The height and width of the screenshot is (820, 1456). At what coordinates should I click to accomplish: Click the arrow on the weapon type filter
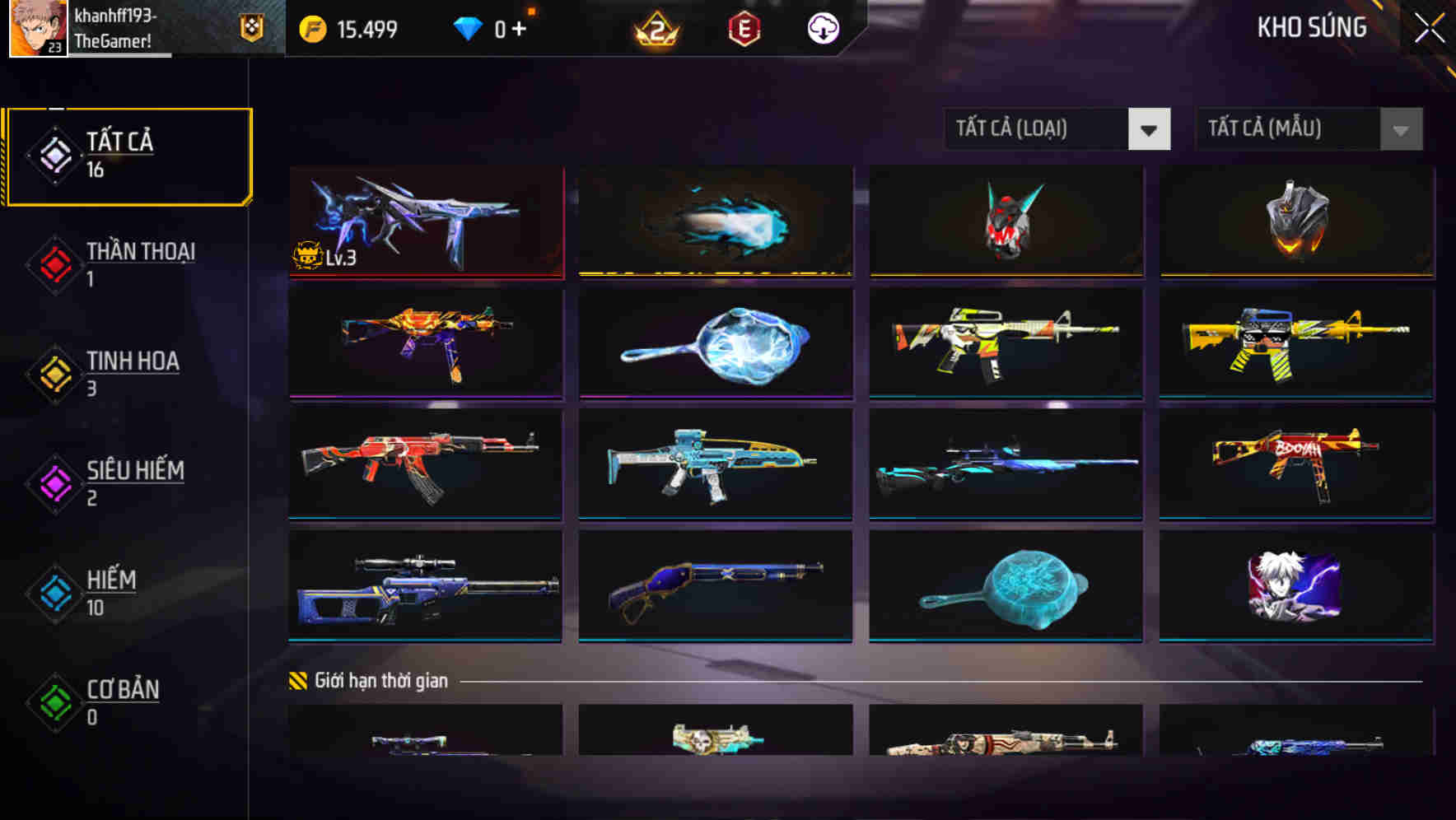pyautogui.click(x=1150, y=129)
